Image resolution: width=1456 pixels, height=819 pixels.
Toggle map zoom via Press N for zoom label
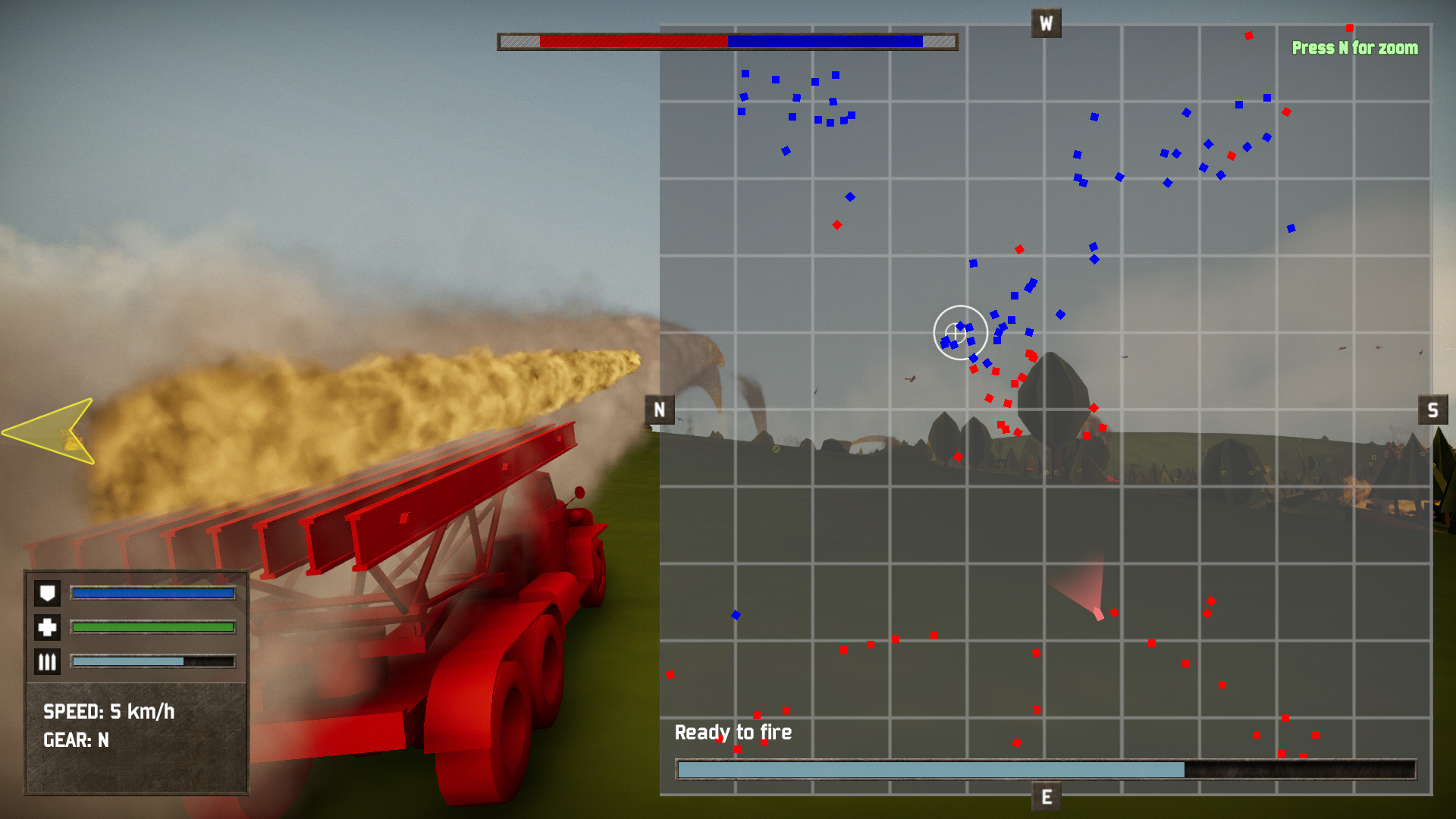(1355, 47)
